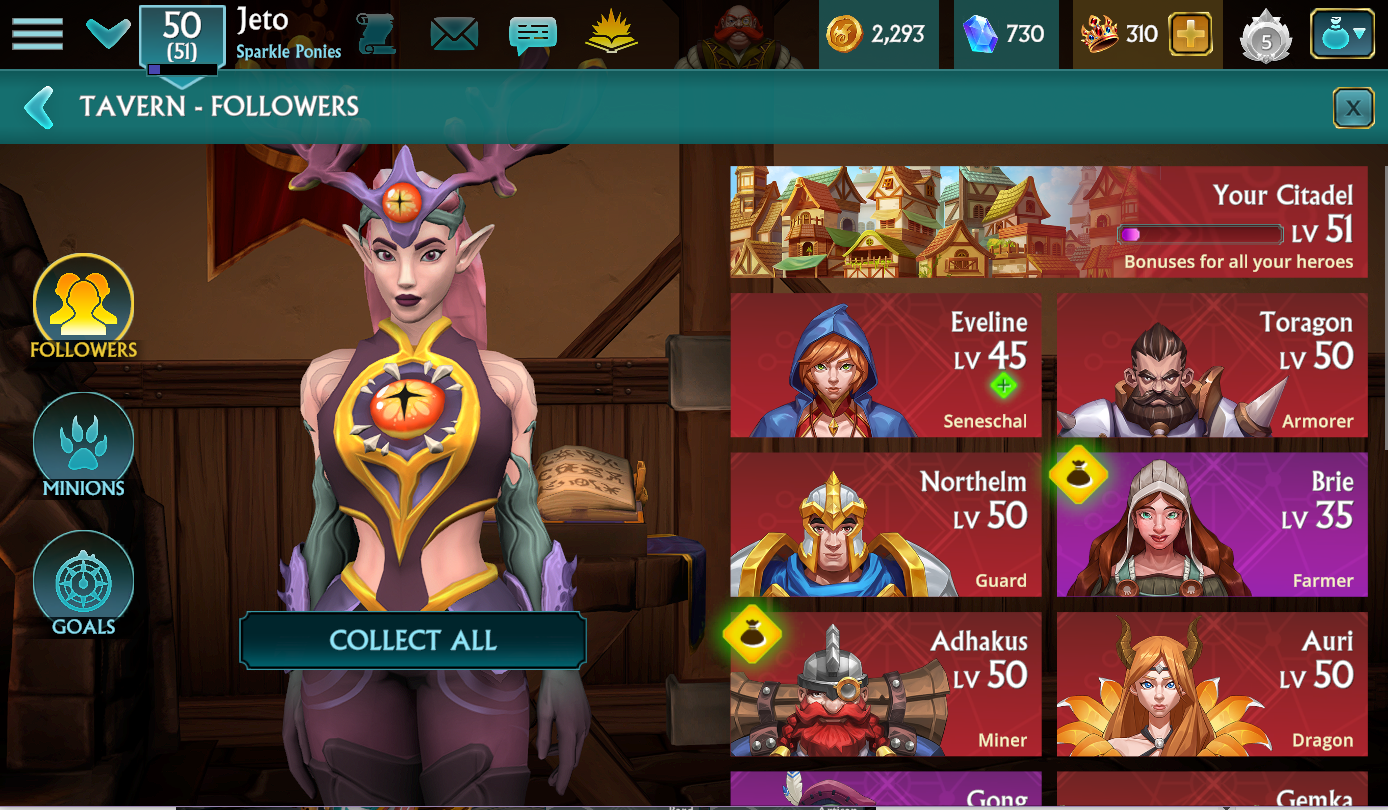1388x810 pixels.
Task: Open the mail envelope inbox
Action: (454, 35)
